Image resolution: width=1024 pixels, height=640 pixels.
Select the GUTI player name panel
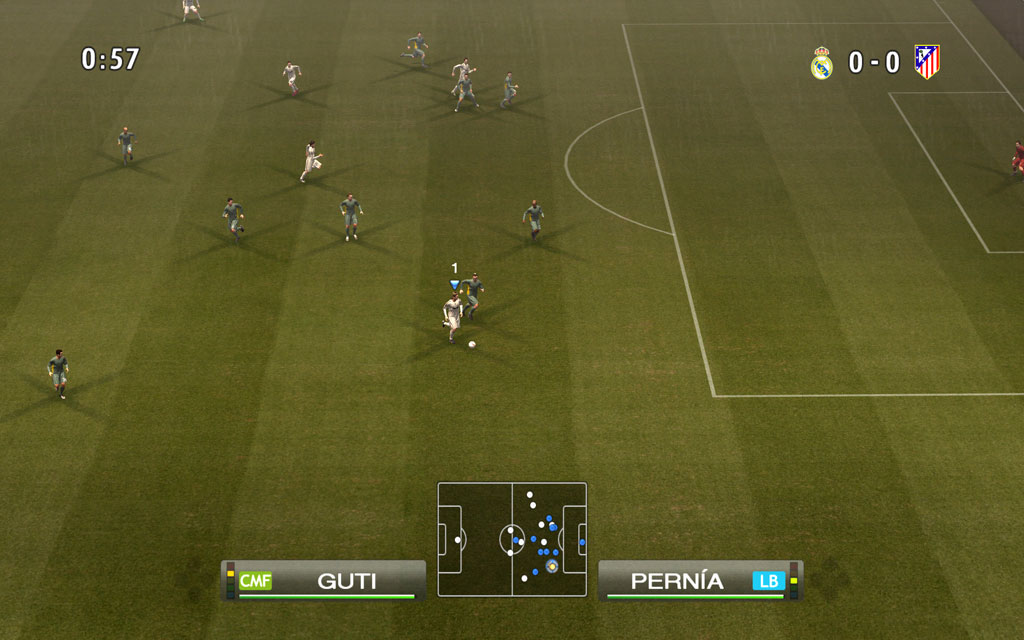[324, 581]
